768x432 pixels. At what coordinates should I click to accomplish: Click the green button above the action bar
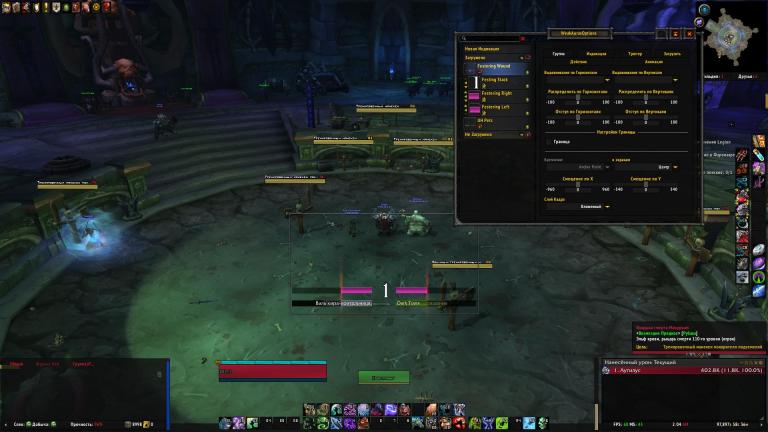[384, 377]
